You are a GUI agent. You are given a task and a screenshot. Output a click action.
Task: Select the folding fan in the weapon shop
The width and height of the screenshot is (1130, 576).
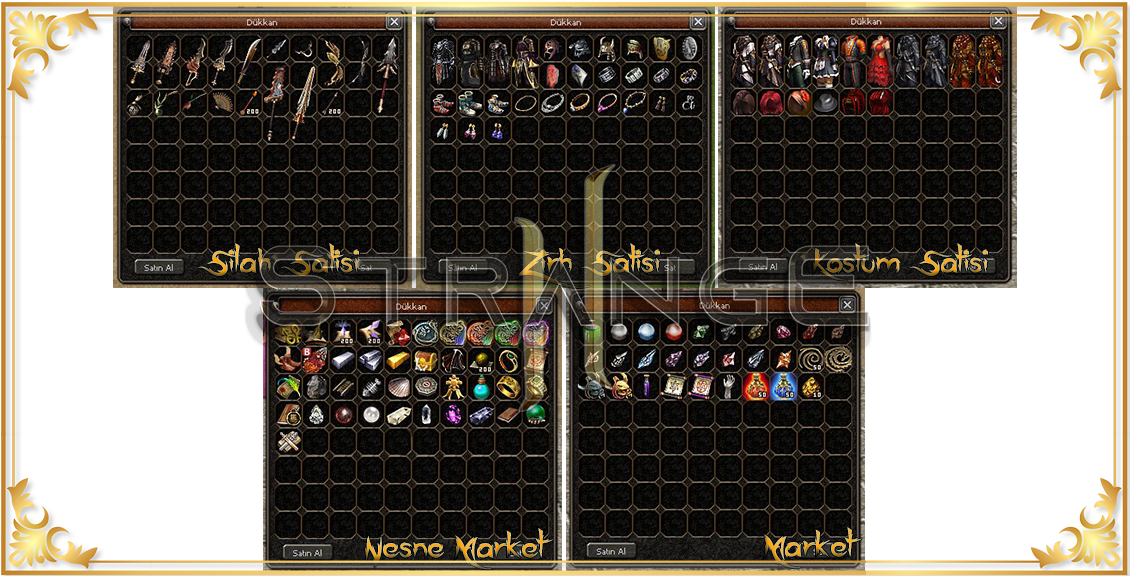(x=221, y=102)
